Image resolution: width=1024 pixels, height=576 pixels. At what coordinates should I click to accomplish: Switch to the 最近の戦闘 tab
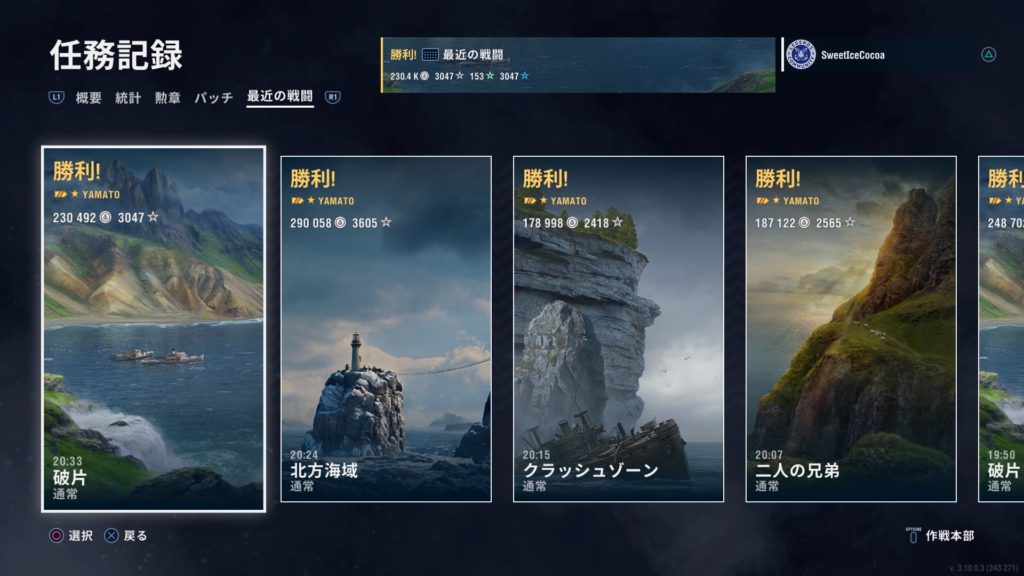(x=279, y=97)
